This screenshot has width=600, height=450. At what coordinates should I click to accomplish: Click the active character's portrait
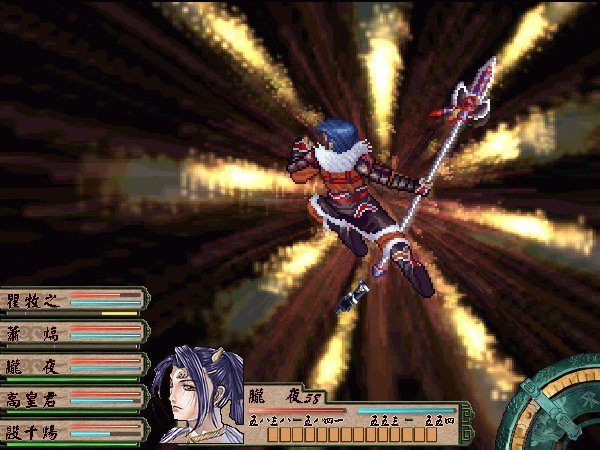click(x=200, y=396)
